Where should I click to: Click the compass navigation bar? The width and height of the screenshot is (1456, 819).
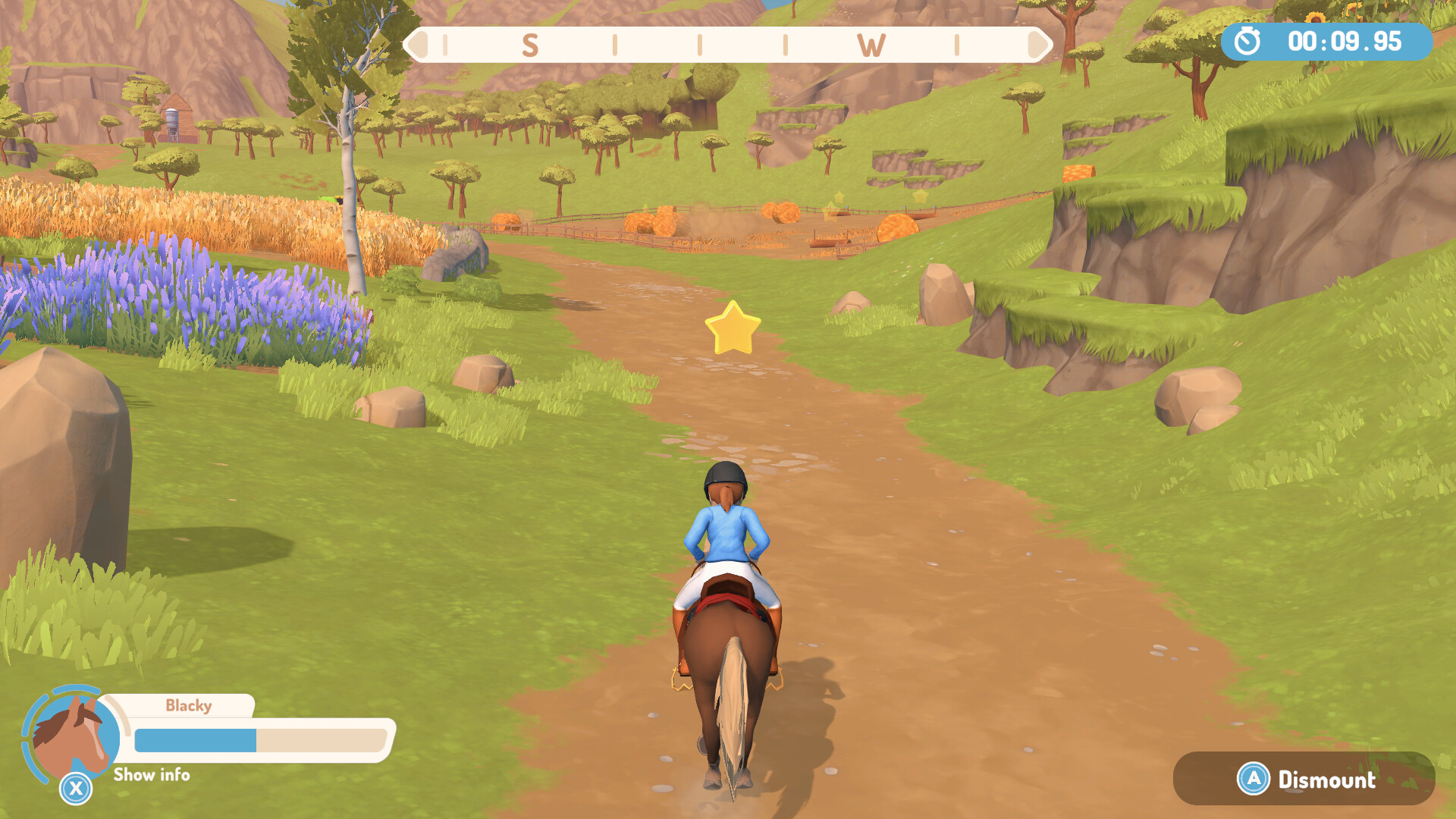tap(728, 45)
